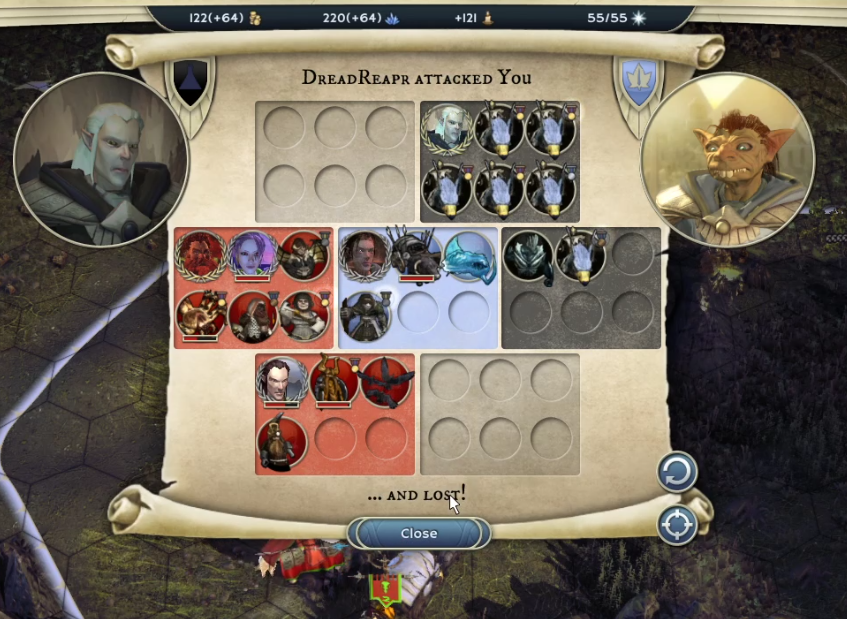Select the red-bearded dwarf hero unit
847x619 pixels.
pos(202,256)
